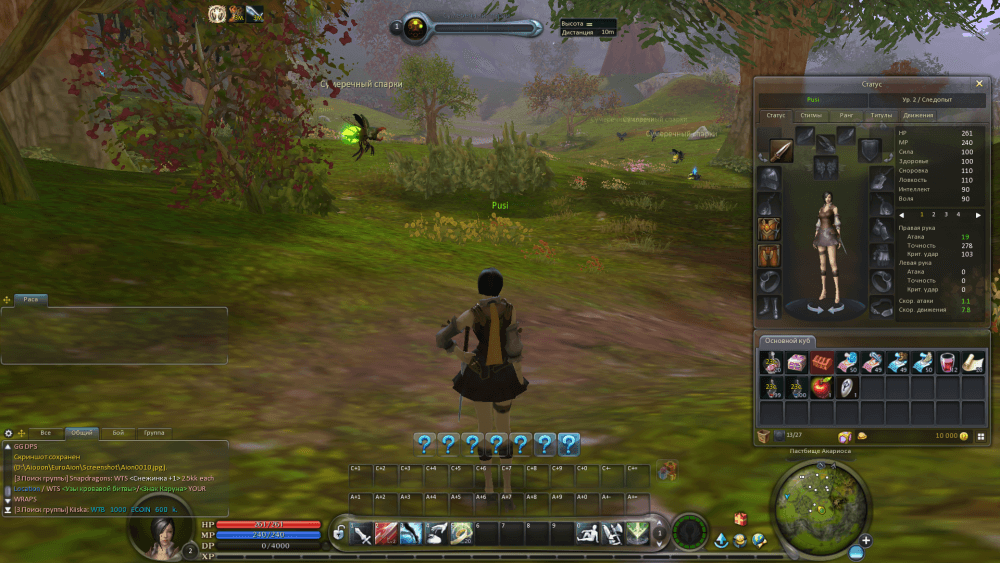Select the equipped dagger weapon slot
Image resolution: width=1000 pixels, height=563 pixels.
[x=781, y=151]
